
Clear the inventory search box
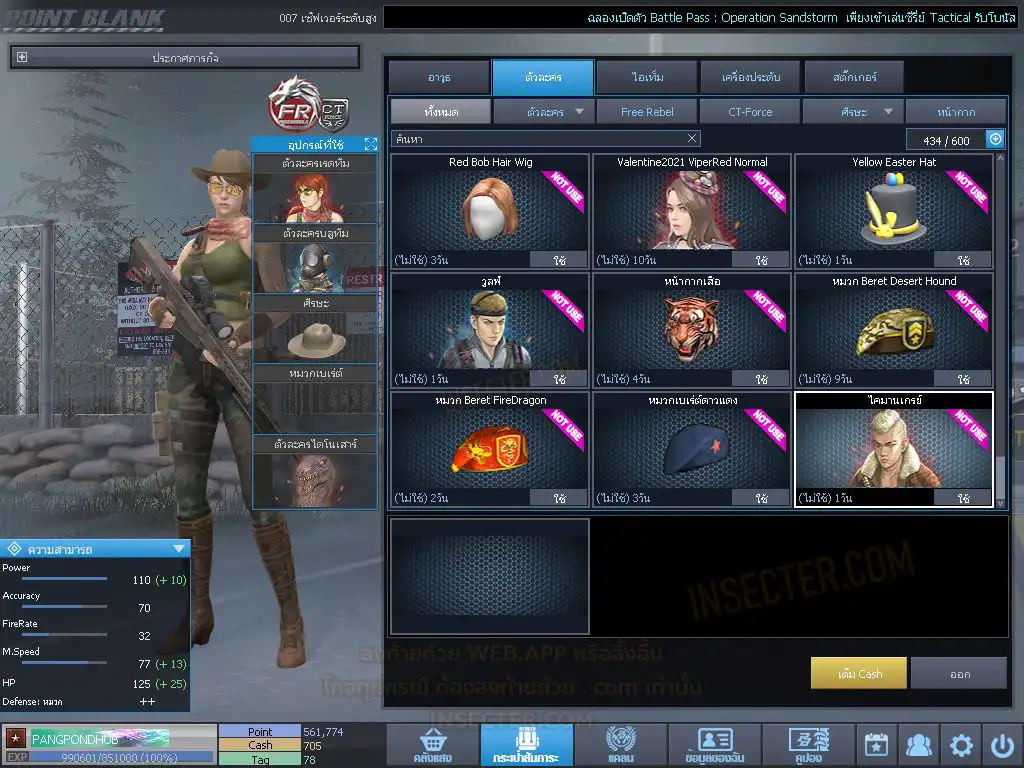(692, 139)
